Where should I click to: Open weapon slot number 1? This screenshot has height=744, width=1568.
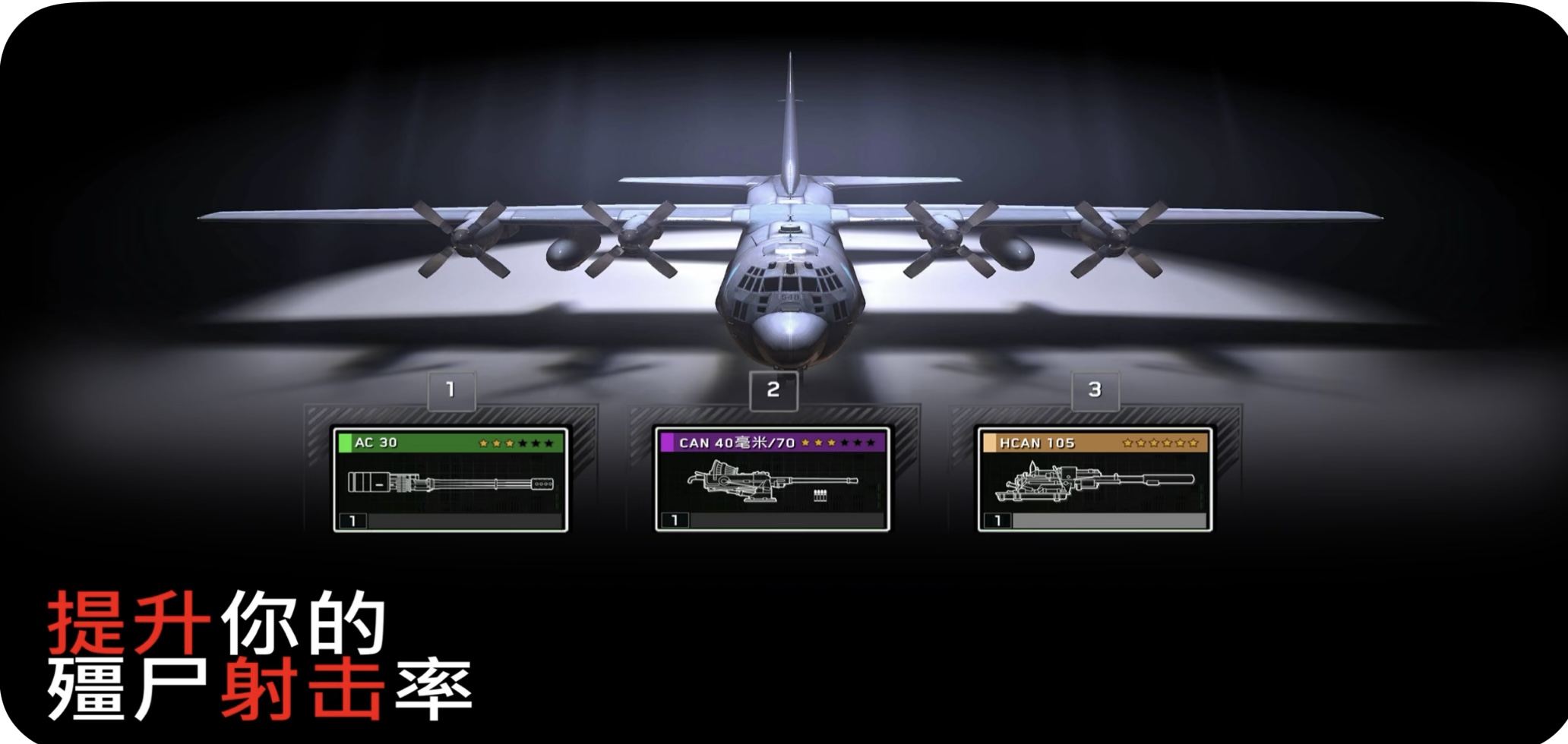click(x=450, y=390)
